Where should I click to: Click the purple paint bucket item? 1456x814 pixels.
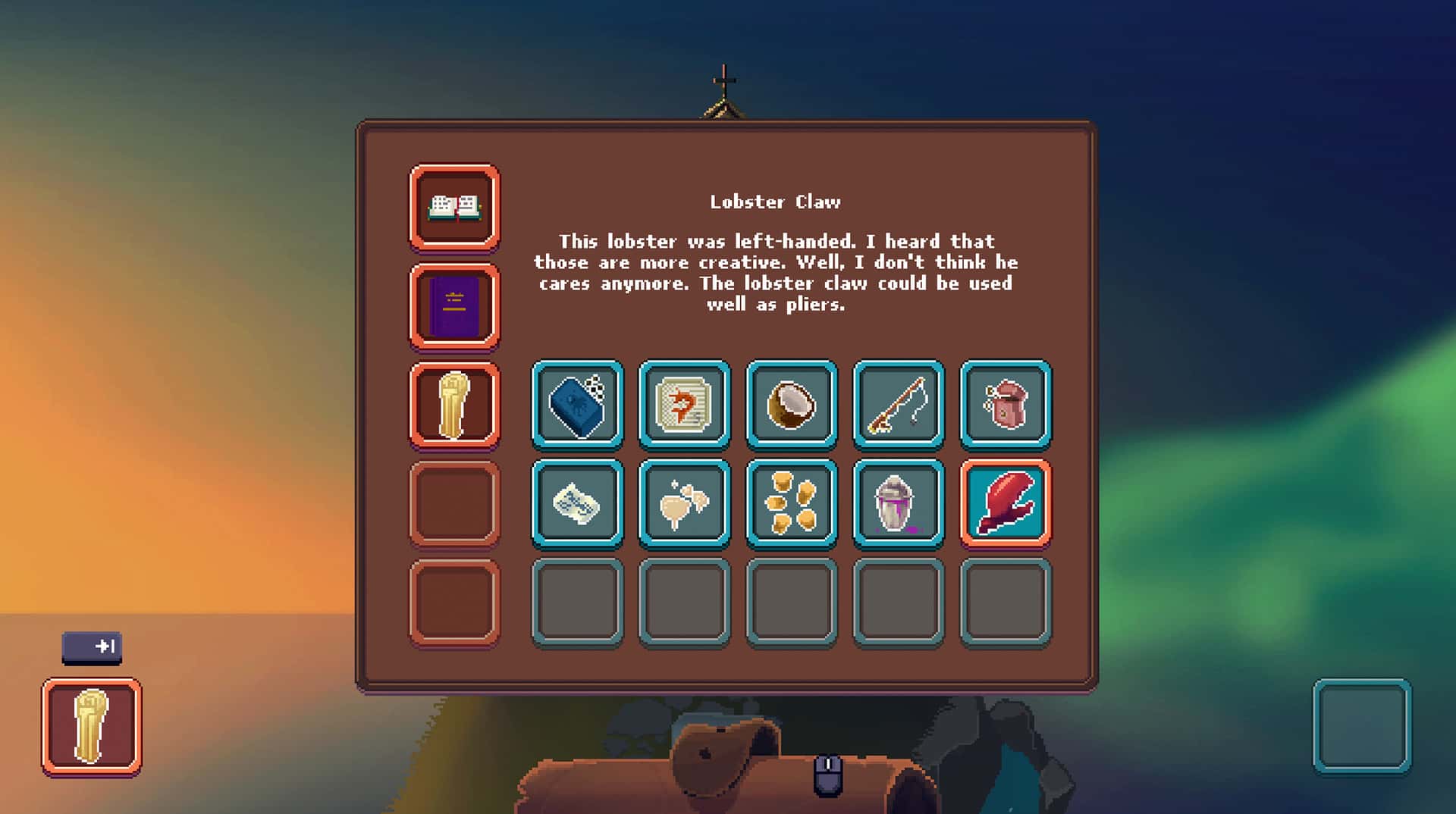tap(898, 503)
